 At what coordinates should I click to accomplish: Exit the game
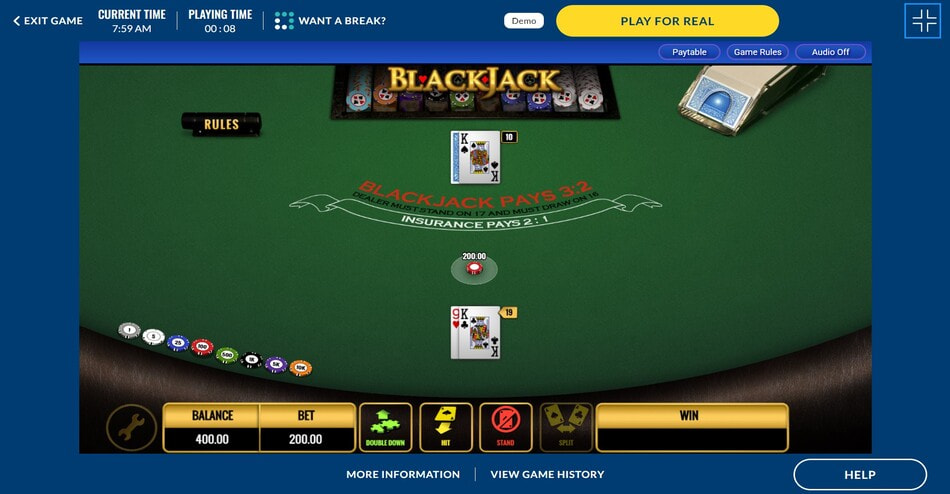pos(48,21)
